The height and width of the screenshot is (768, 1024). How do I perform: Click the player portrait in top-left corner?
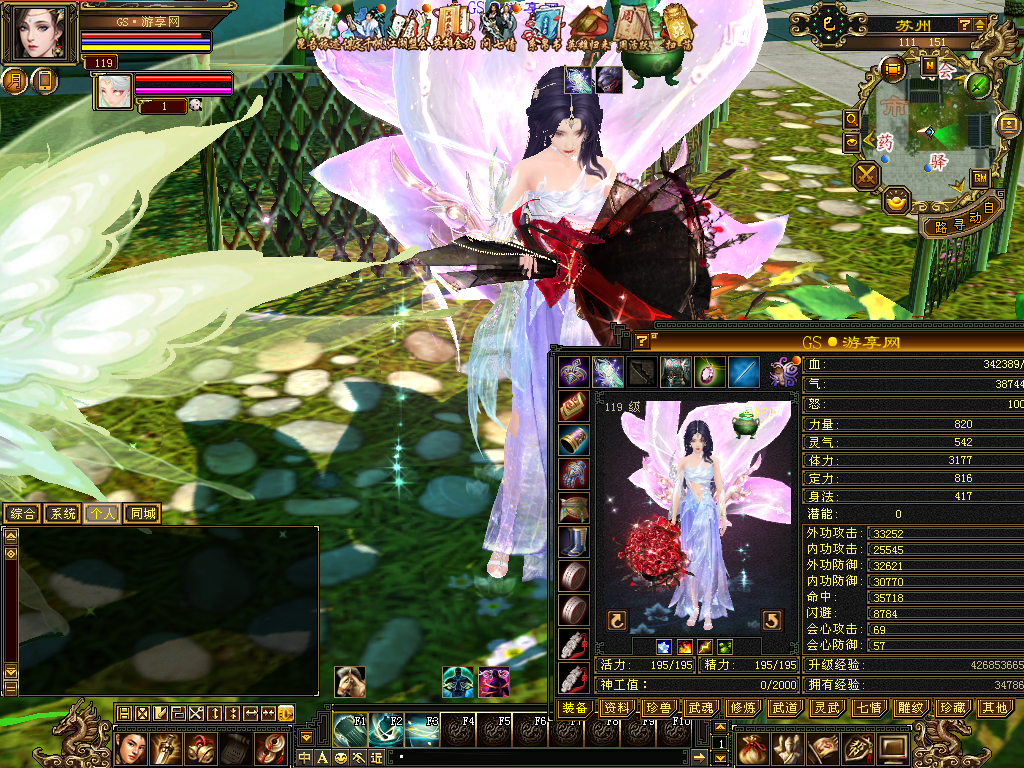tap(40, 34)
